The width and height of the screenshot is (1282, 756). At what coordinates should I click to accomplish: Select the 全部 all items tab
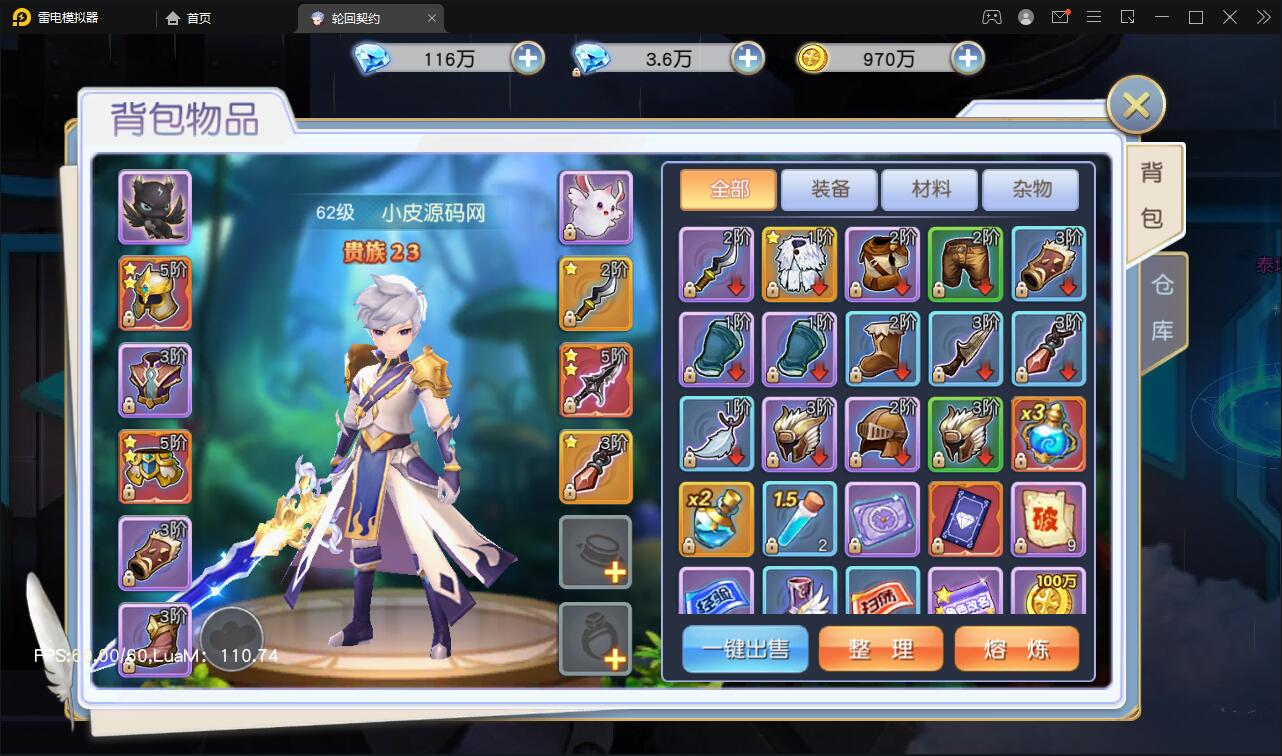click(x=729, y=189)
